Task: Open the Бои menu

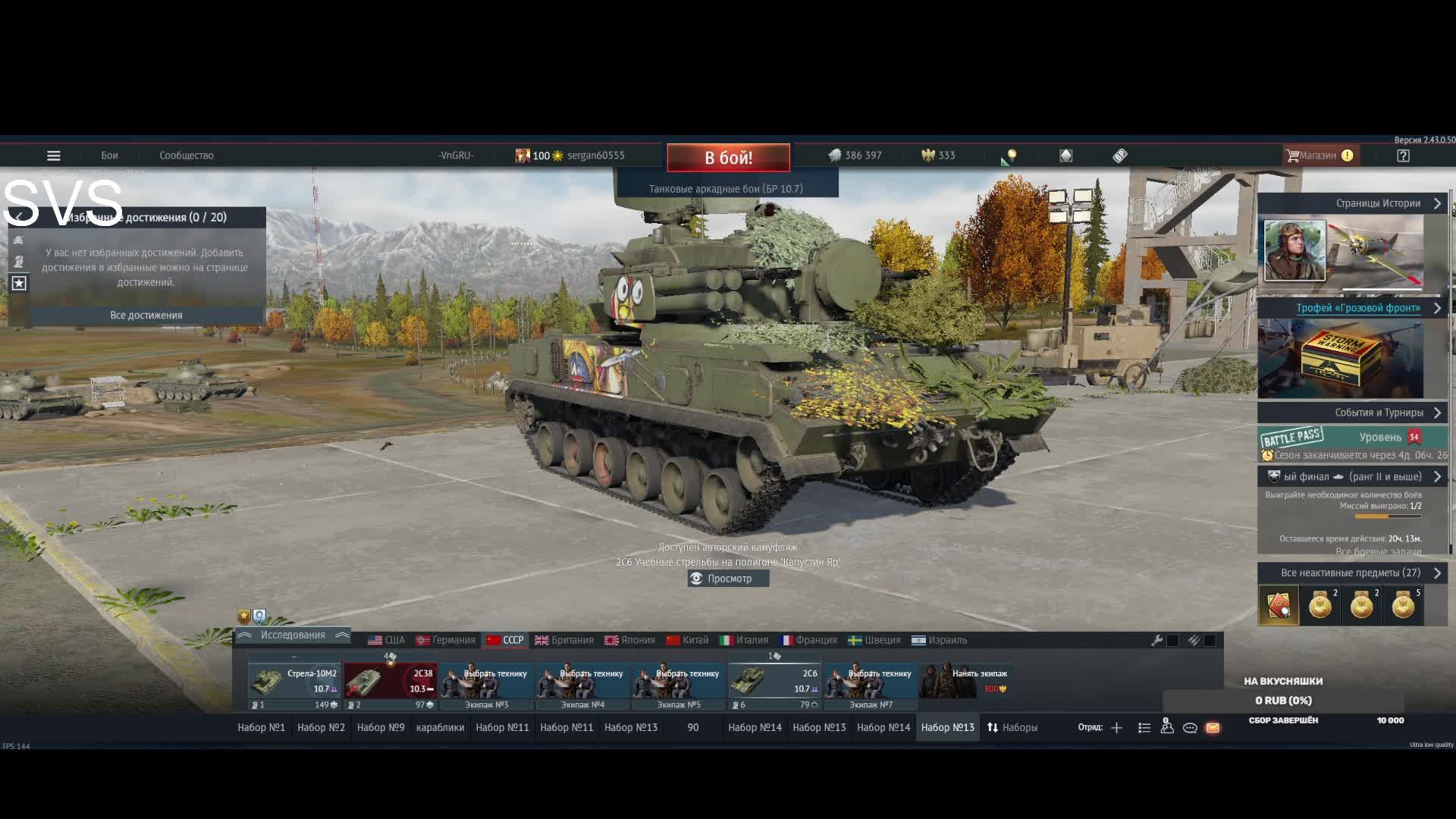Action: pyautogui.click(x=109, y=155)
